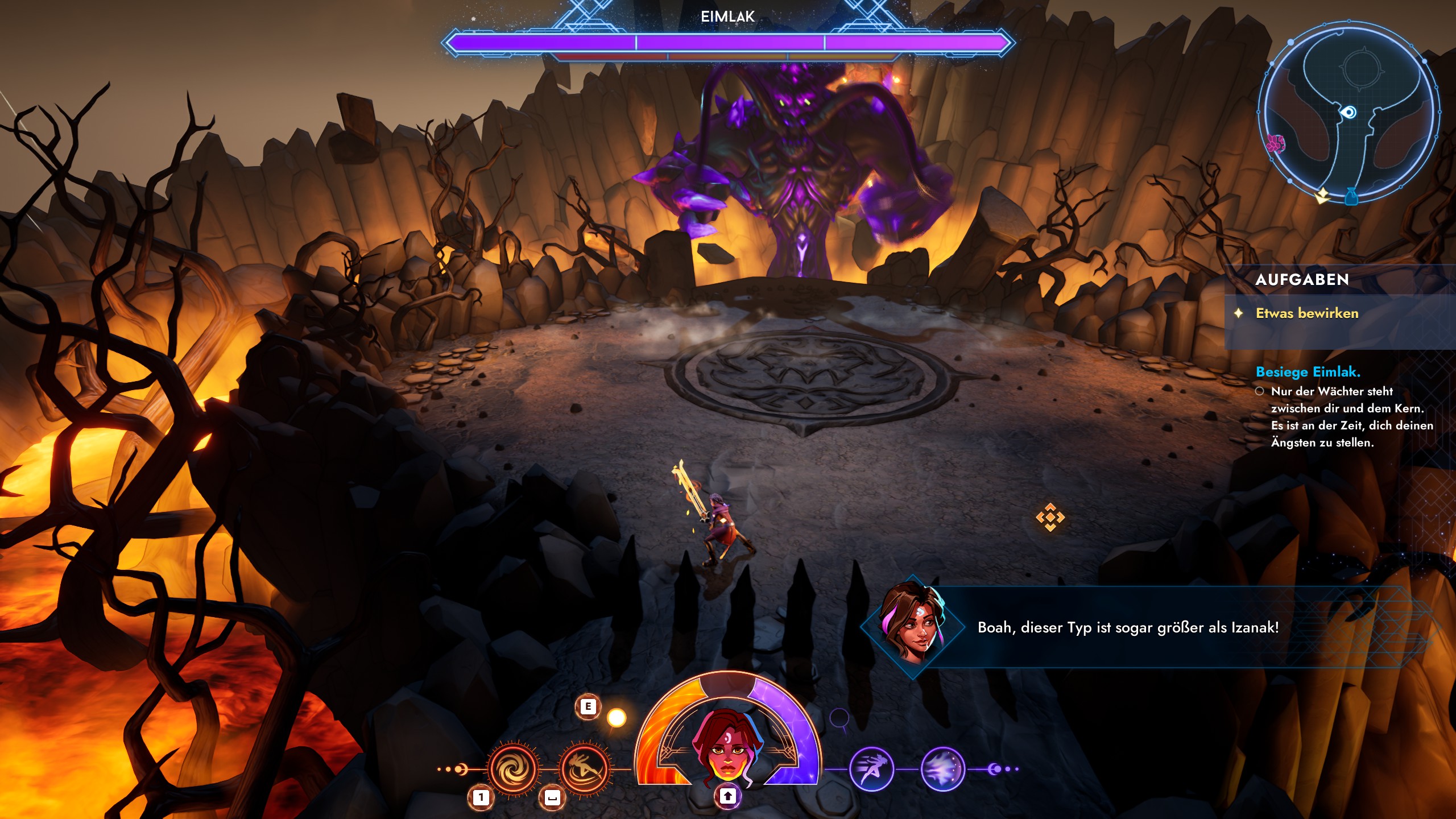Click the 'Besiege Eimlak.' objective

click(1308, 372)
